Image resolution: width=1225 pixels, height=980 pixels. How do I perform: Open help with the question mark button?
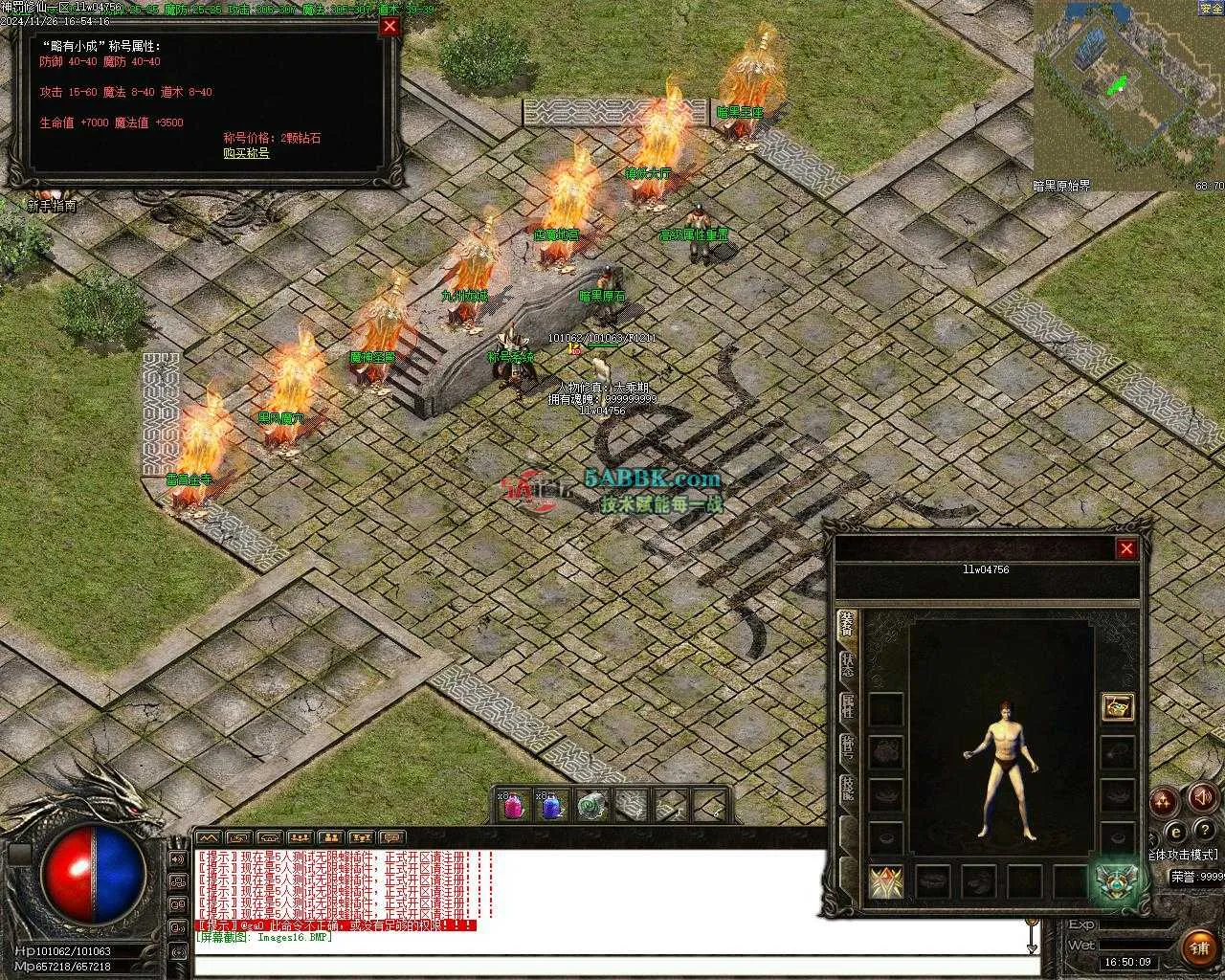tap(1202, 831)
